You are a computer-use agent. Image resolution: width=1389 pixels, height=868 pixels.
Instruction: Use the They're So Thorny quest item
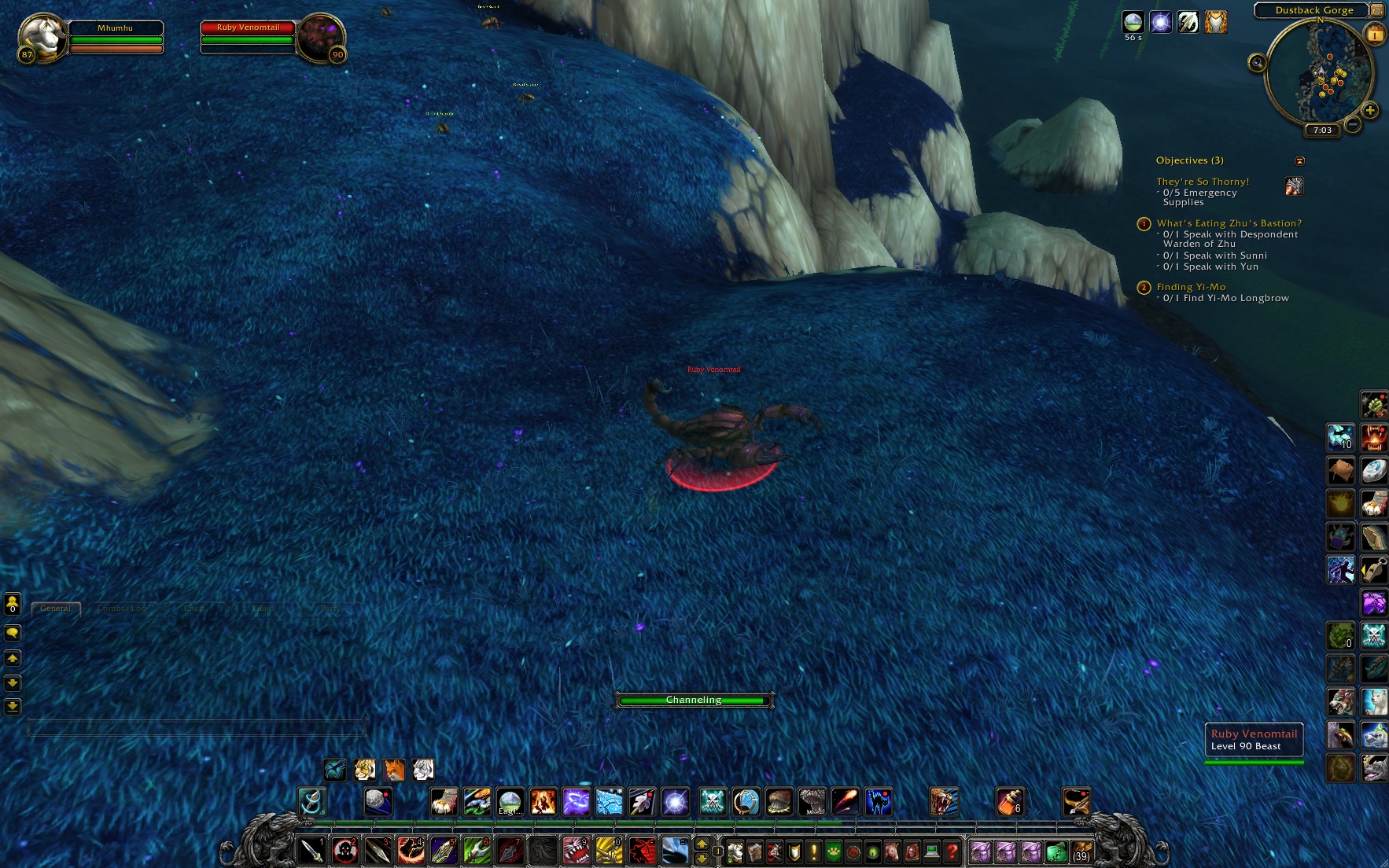pos(1294,186)
